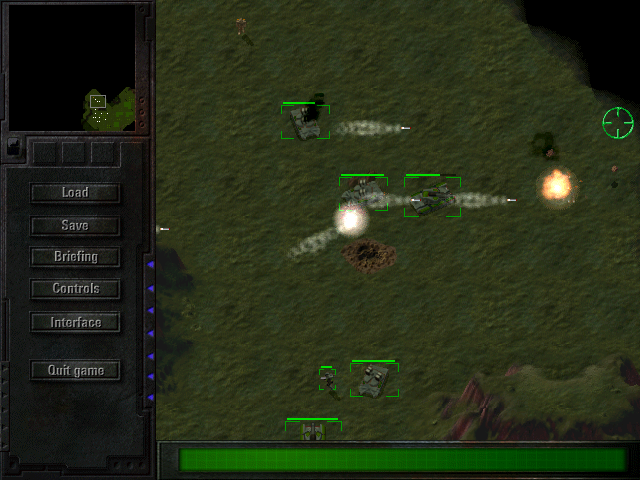Click the minimap in the corner
This screenshot has height=480, width=640.
(72, 68)
